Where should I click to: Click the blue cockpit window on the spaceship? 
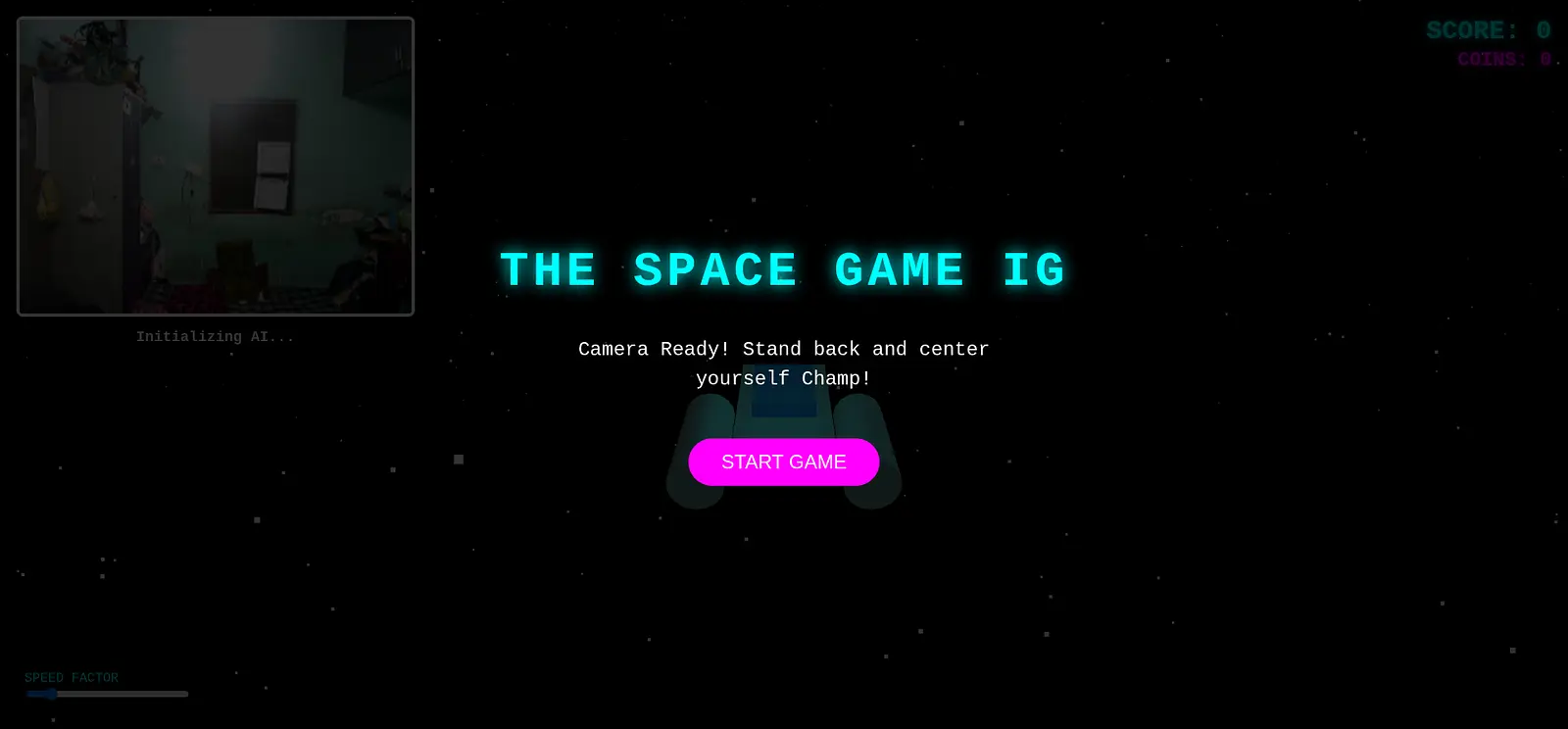(x=783, y=402)
